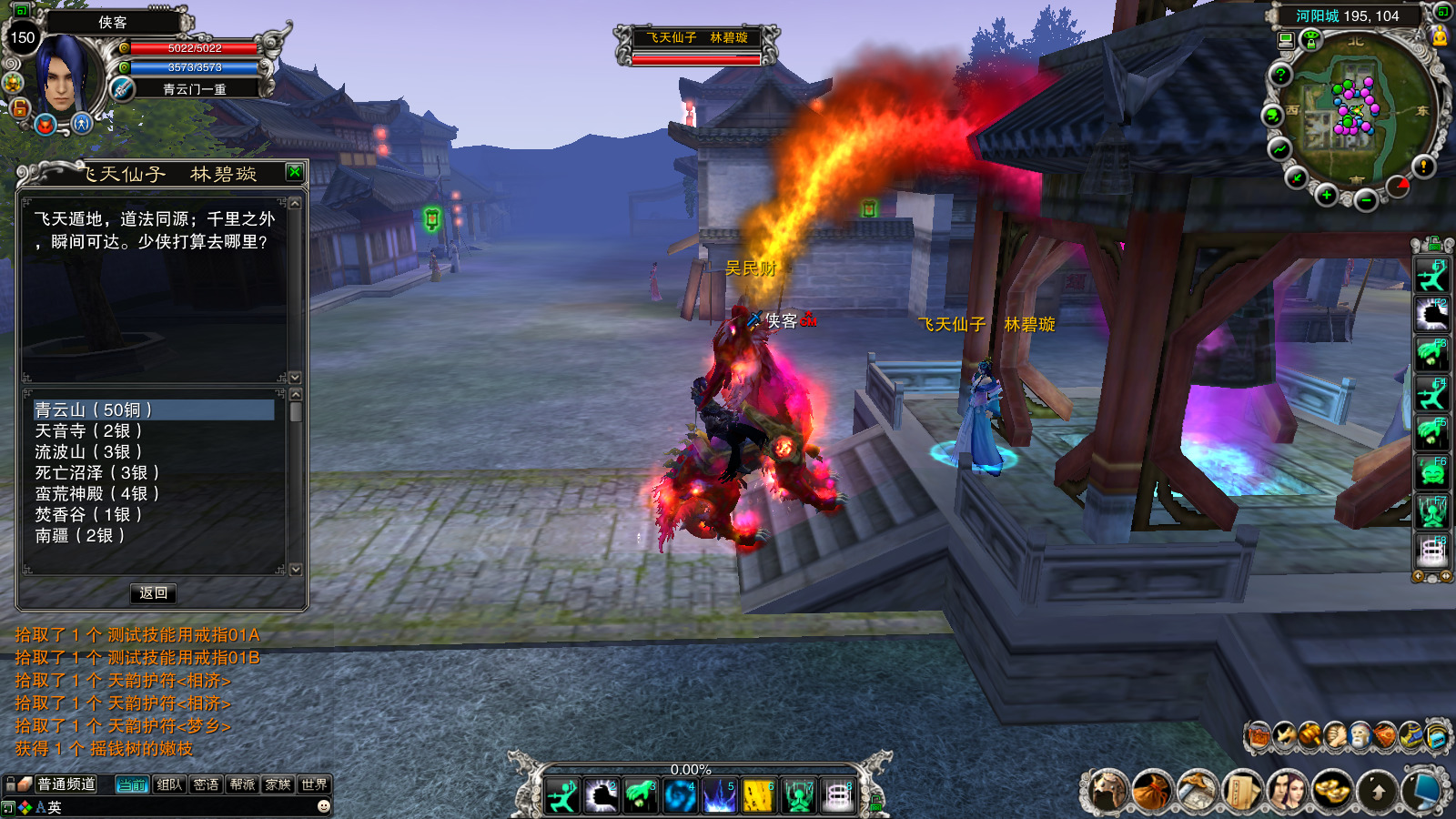Activate the blue swirl skill in slot 4
The width and height of the screenshot is (1456, 819).
[x=679, y=797]
